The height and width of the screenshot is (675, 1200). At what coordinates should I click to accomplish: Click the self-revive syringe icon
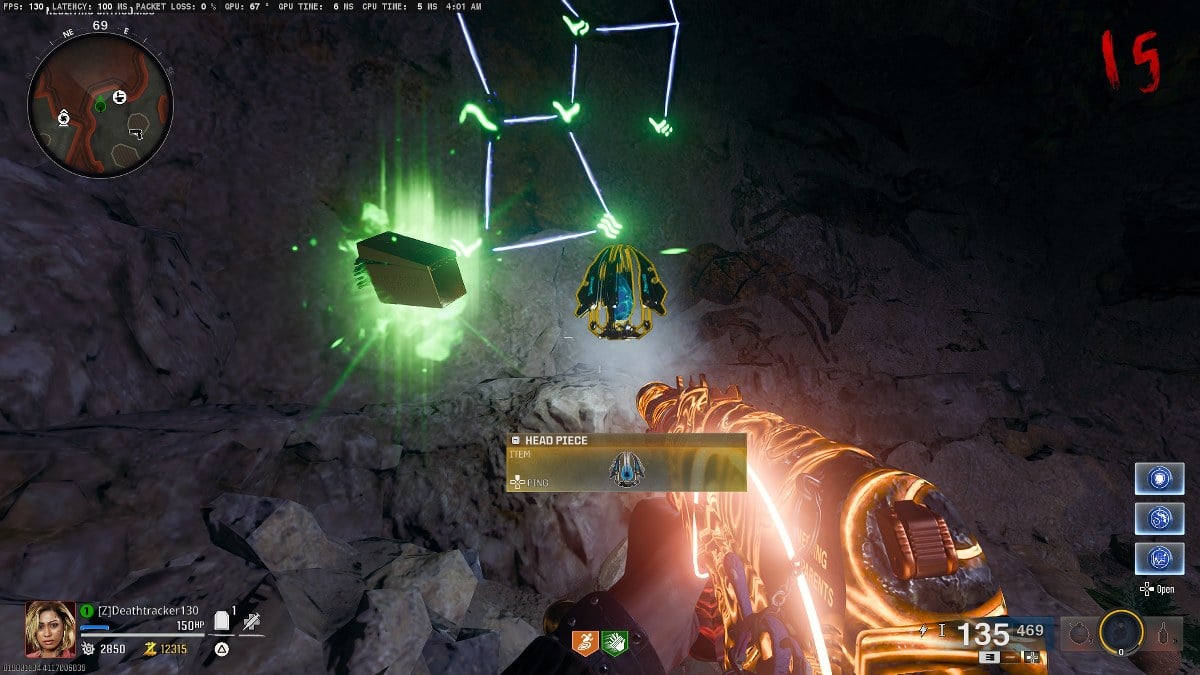(251, 622)
